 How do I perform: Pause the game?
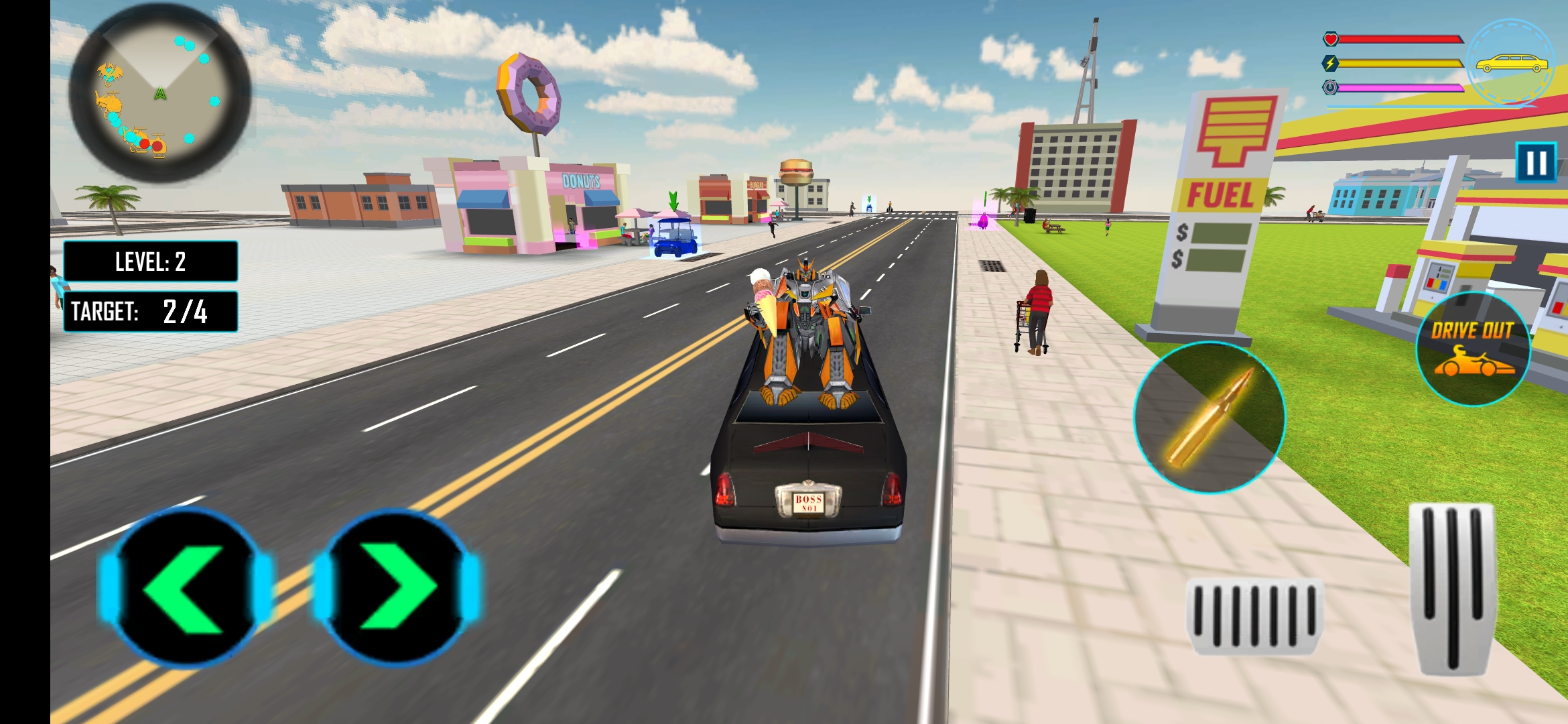1535,162
